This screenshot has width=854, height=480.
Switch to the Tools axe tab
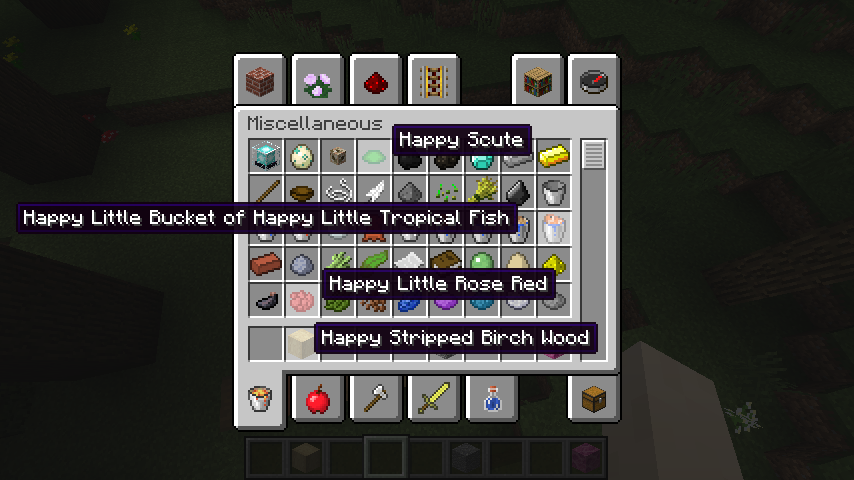pyautogui.click(x=375, y=400)
